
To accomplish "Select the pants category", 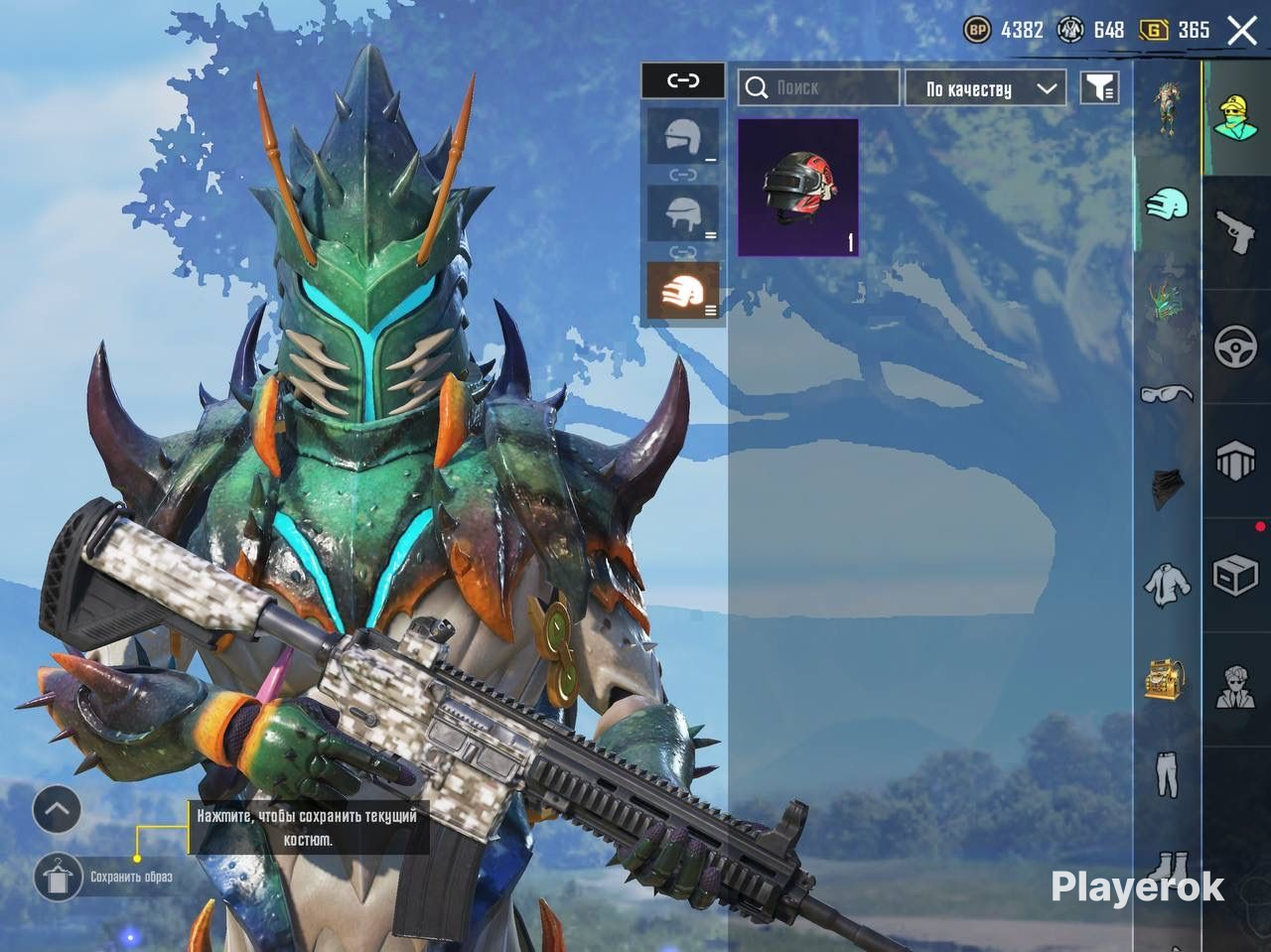I will pos(1167,774).
